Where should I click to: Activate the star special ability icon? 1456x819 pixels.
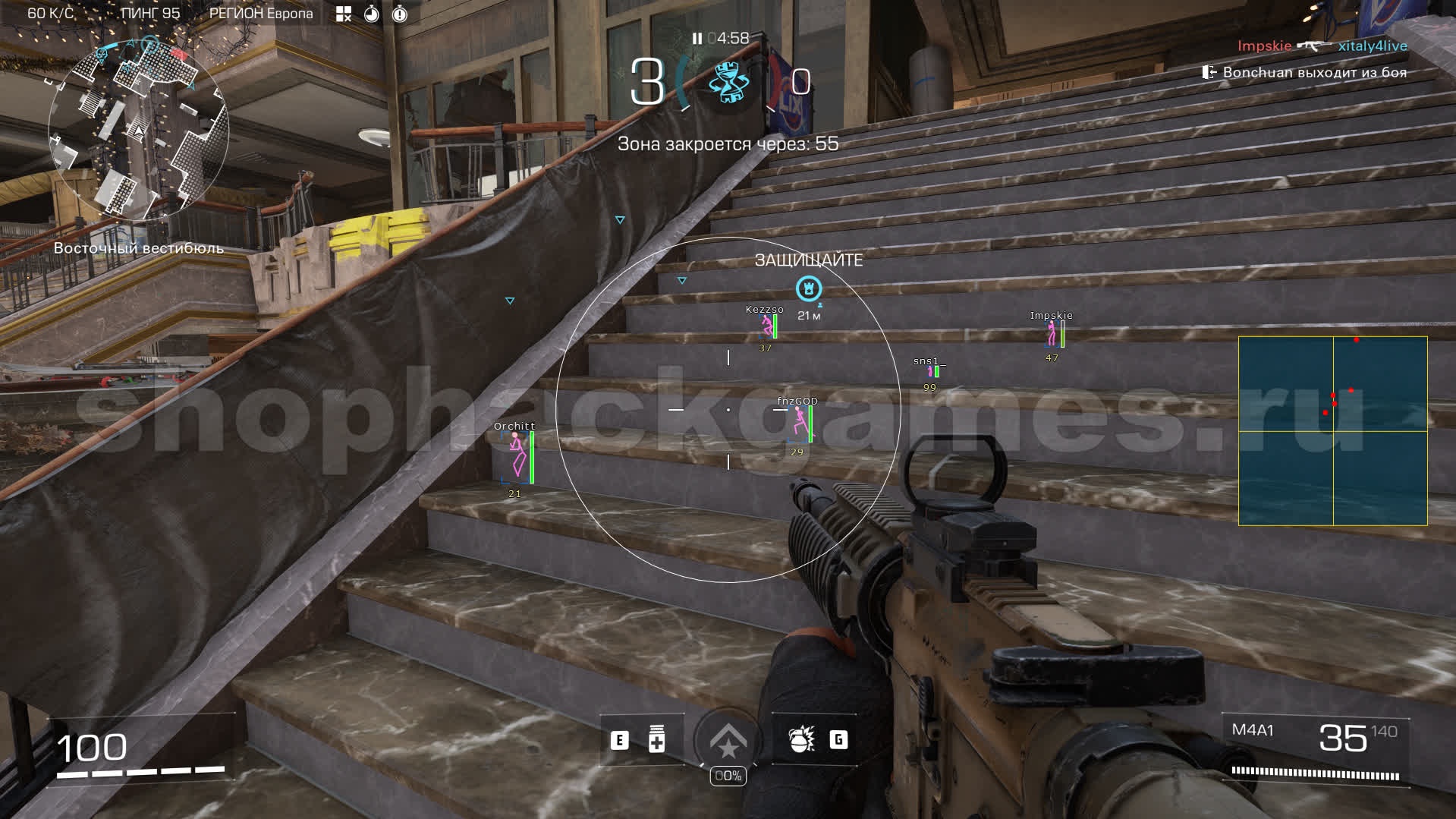728,742
